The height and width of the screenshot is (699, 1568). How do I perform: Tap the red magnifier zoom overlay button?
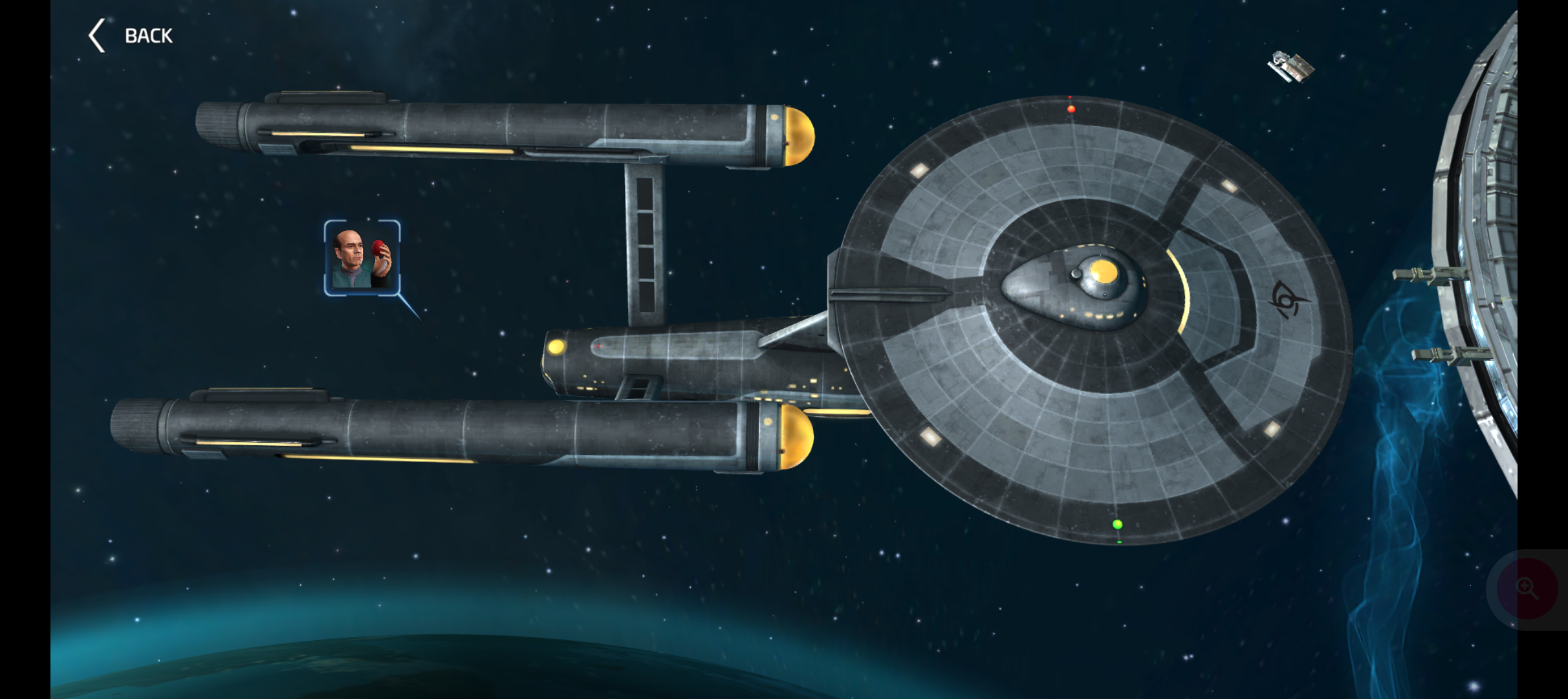(x=1527, y=588)
